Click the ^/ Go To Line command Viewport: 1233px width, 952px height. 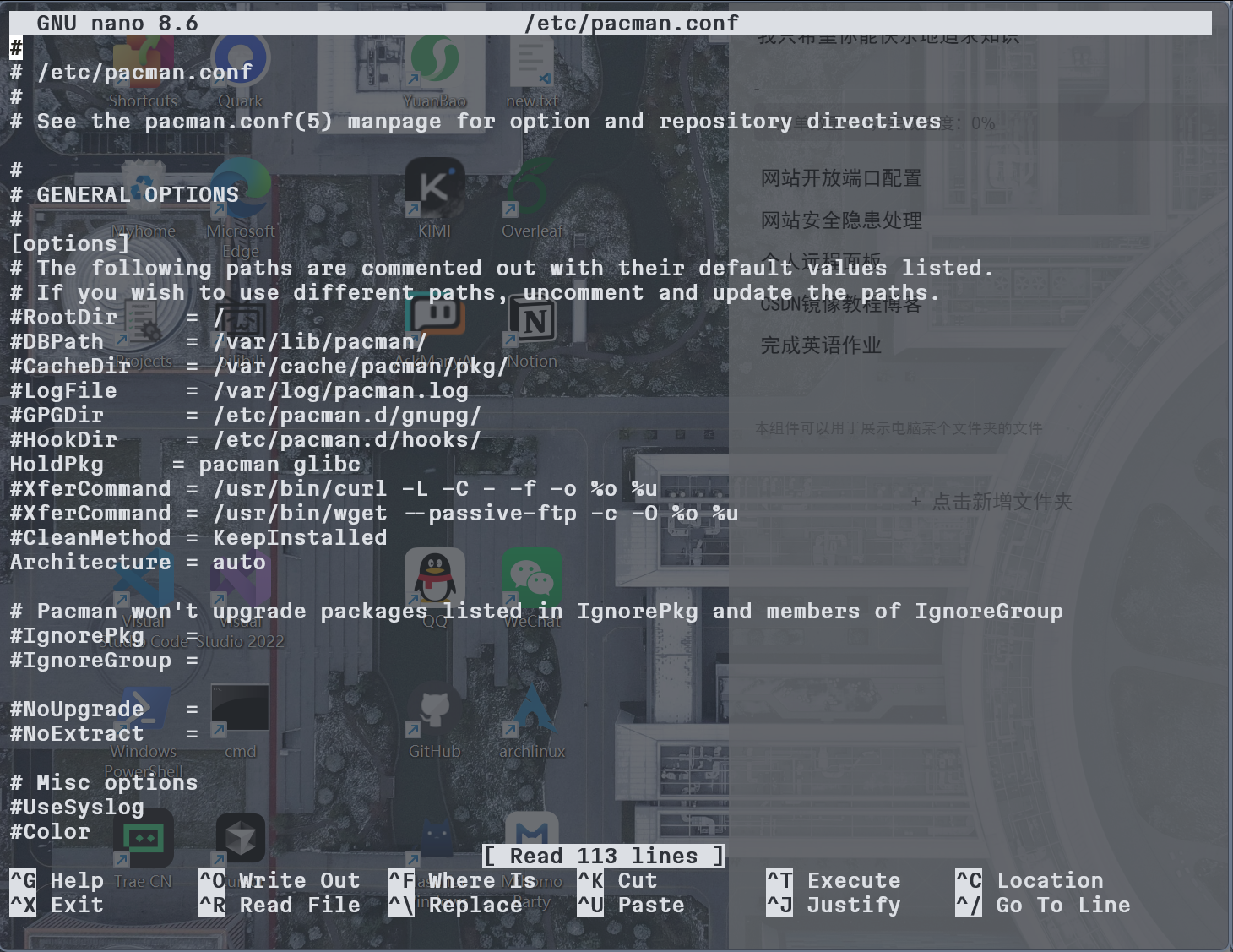[1043, 905]
